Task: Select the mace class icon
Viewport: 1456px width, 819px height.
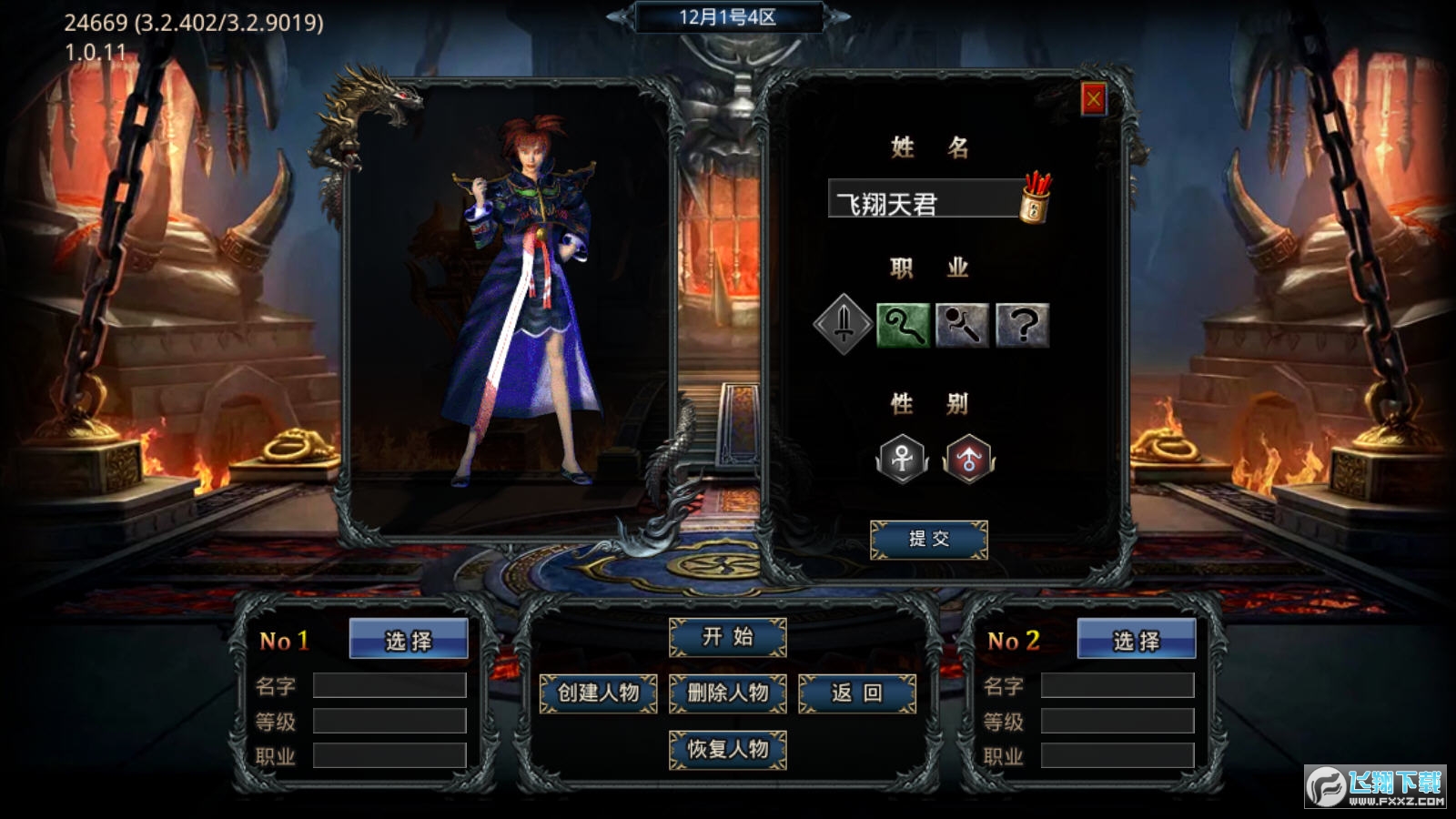Action: (x=966, y=323)
